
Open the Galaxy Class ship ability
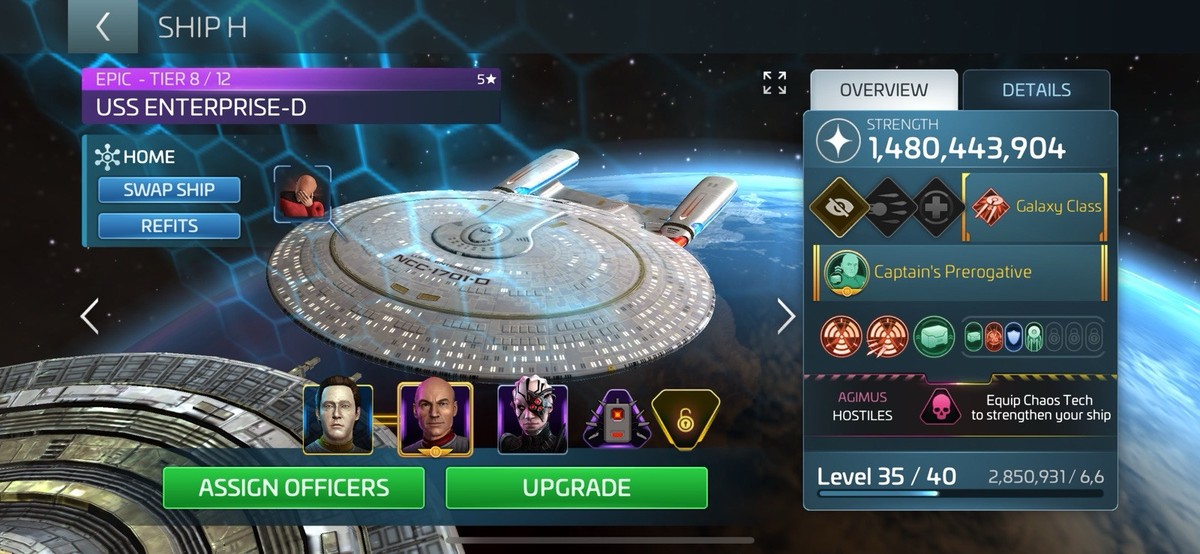click(x=1035, y=207)
